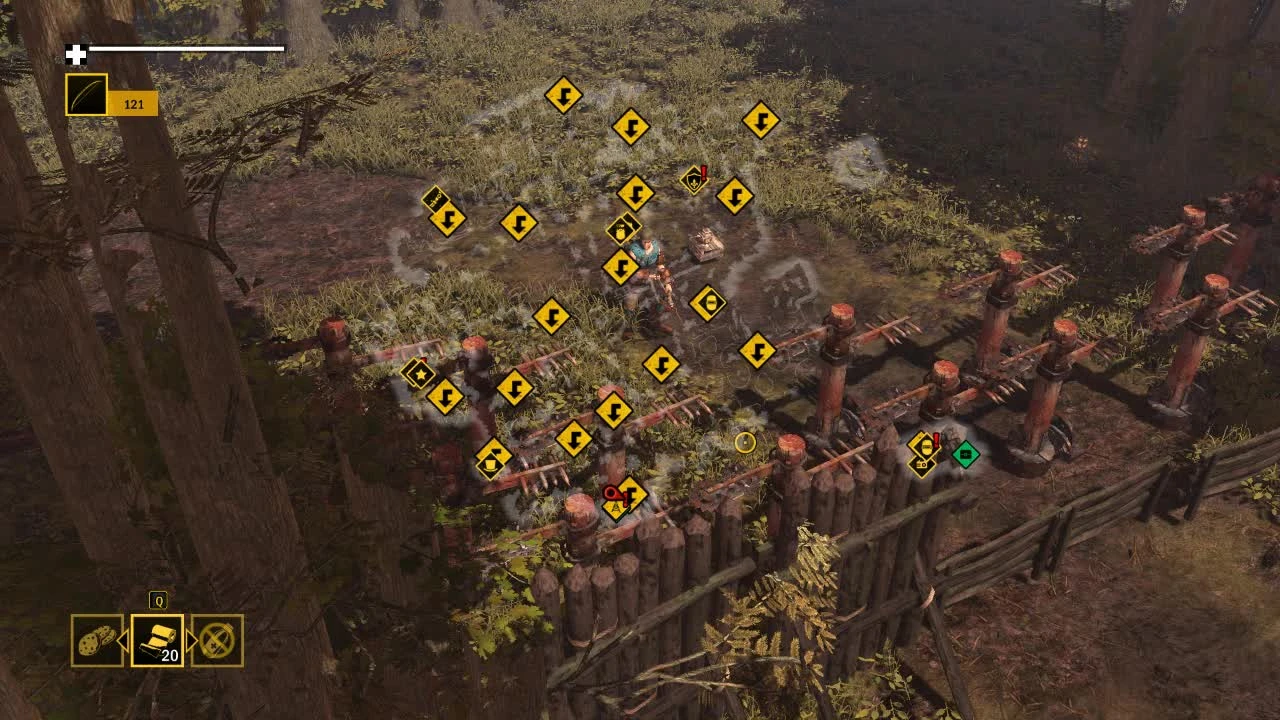Toggle the arrow marker directly below the soldier
The image size is (1280, 720).
661,362
